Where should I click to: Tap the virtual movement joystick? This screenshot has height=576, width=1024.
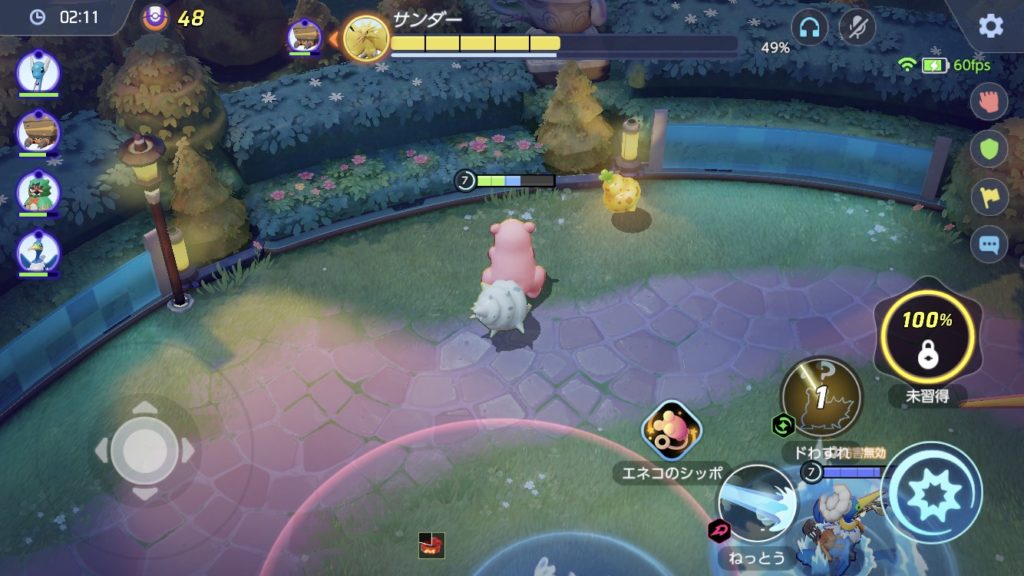click(145, 450)
